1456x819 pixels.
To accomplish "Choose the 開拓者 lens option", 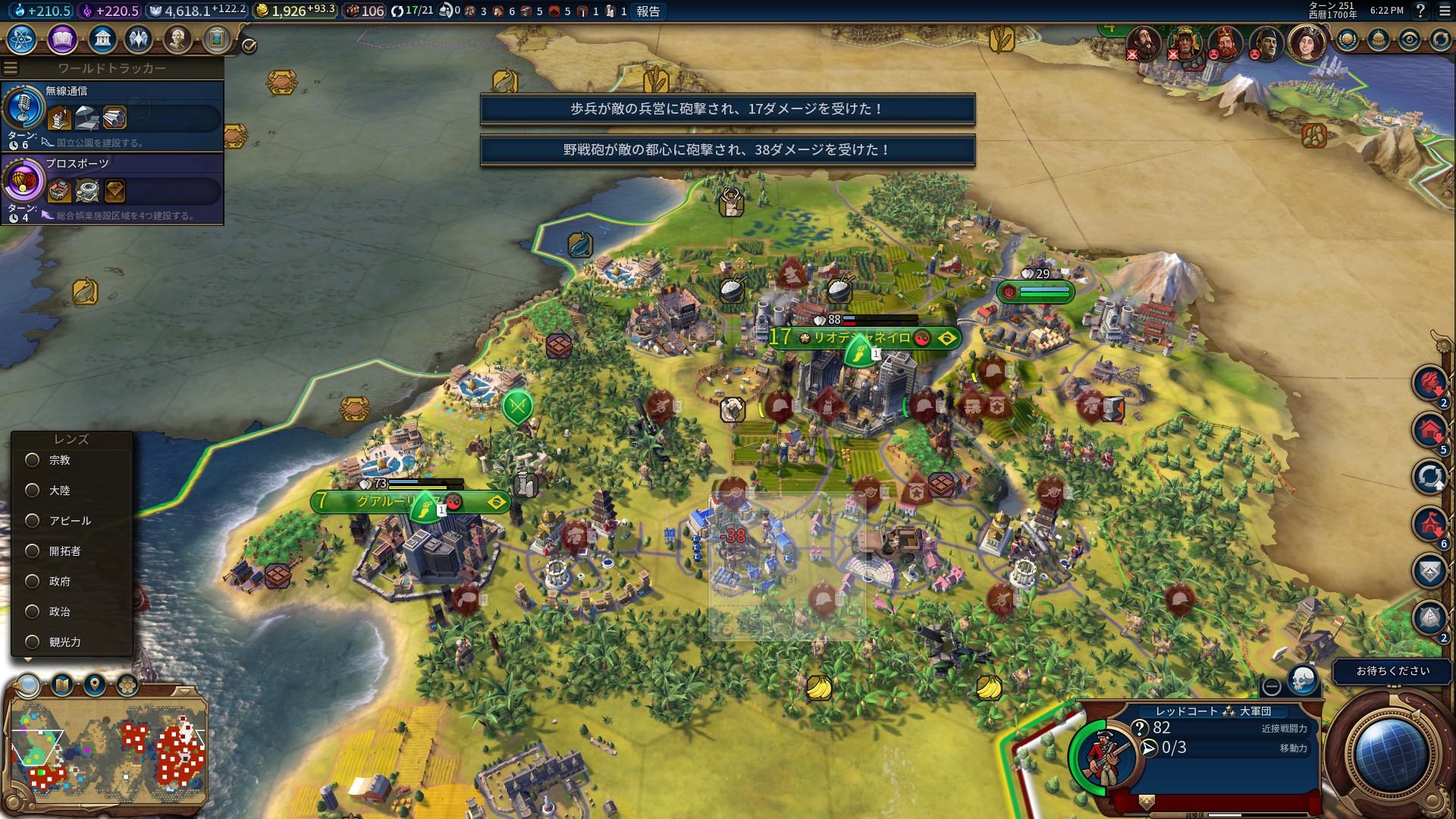I will [x=33, y=551].
